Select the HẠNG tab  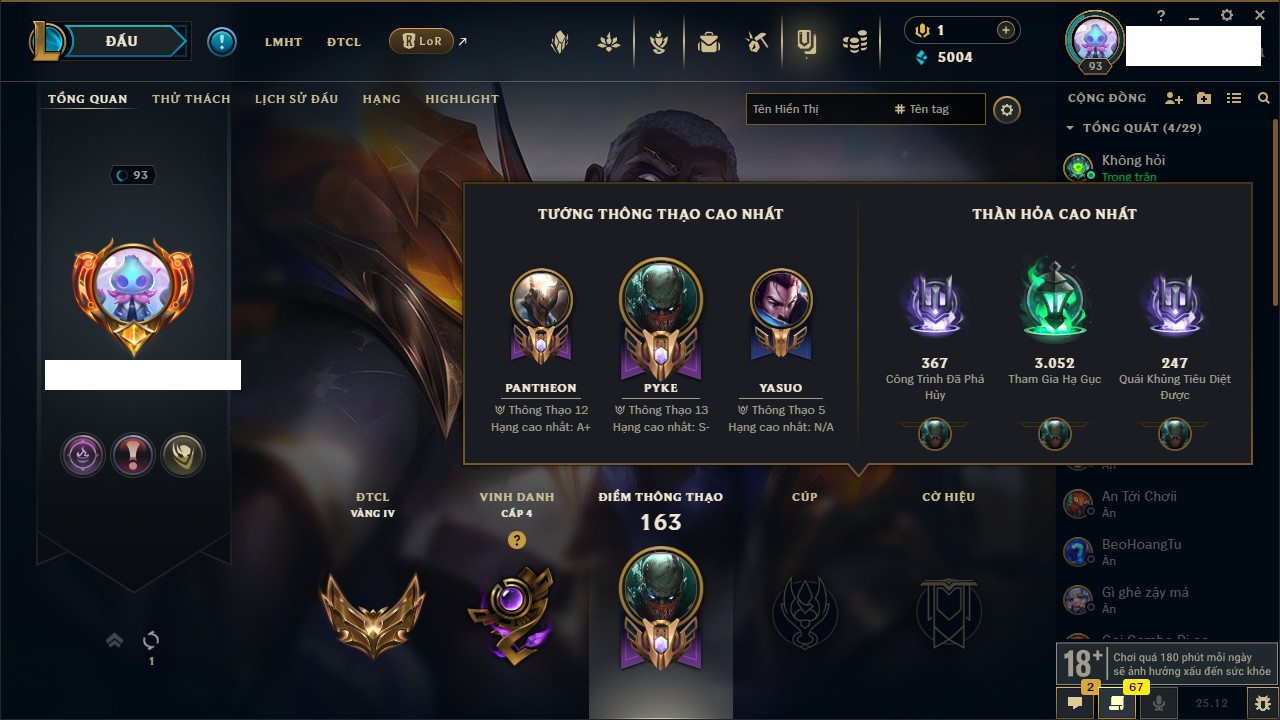coord(381,99)
